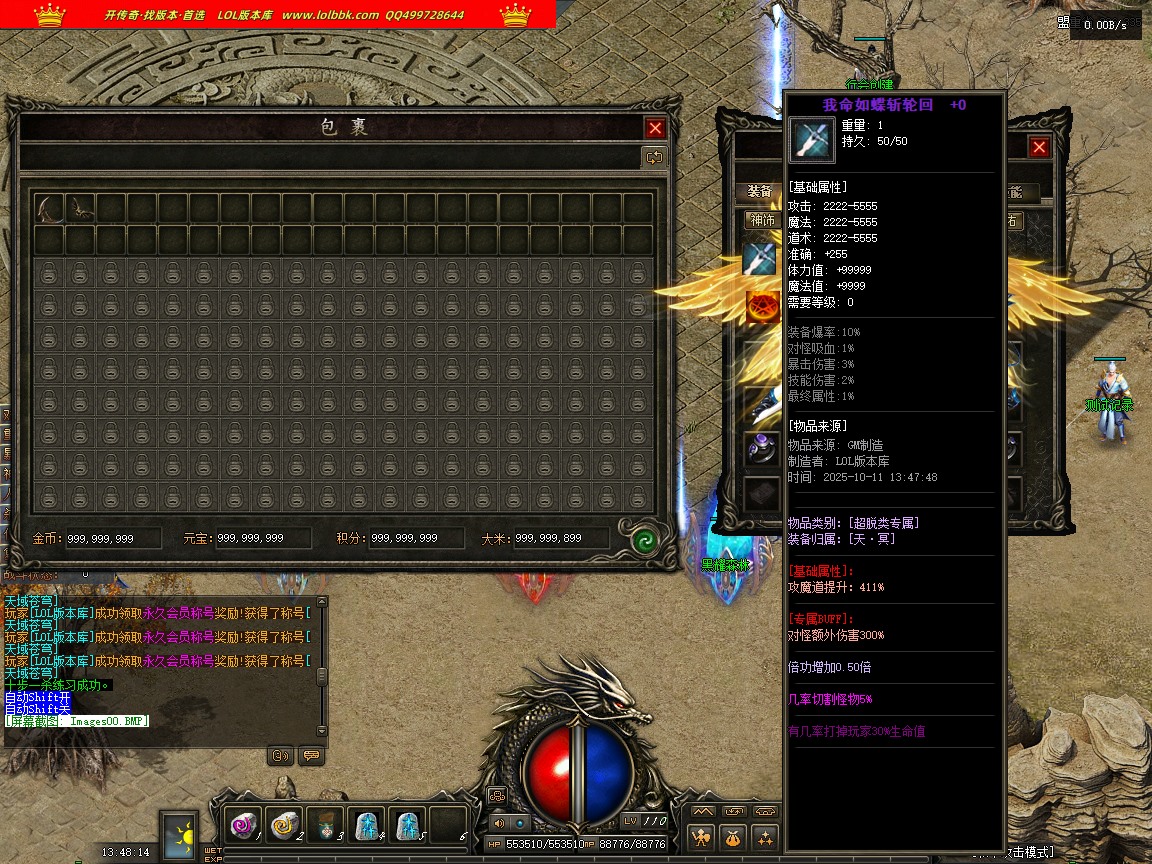Viewport: 1152px width, 864px height.
Task: Select the winged item in the bag
Action: tap(80, 208)
